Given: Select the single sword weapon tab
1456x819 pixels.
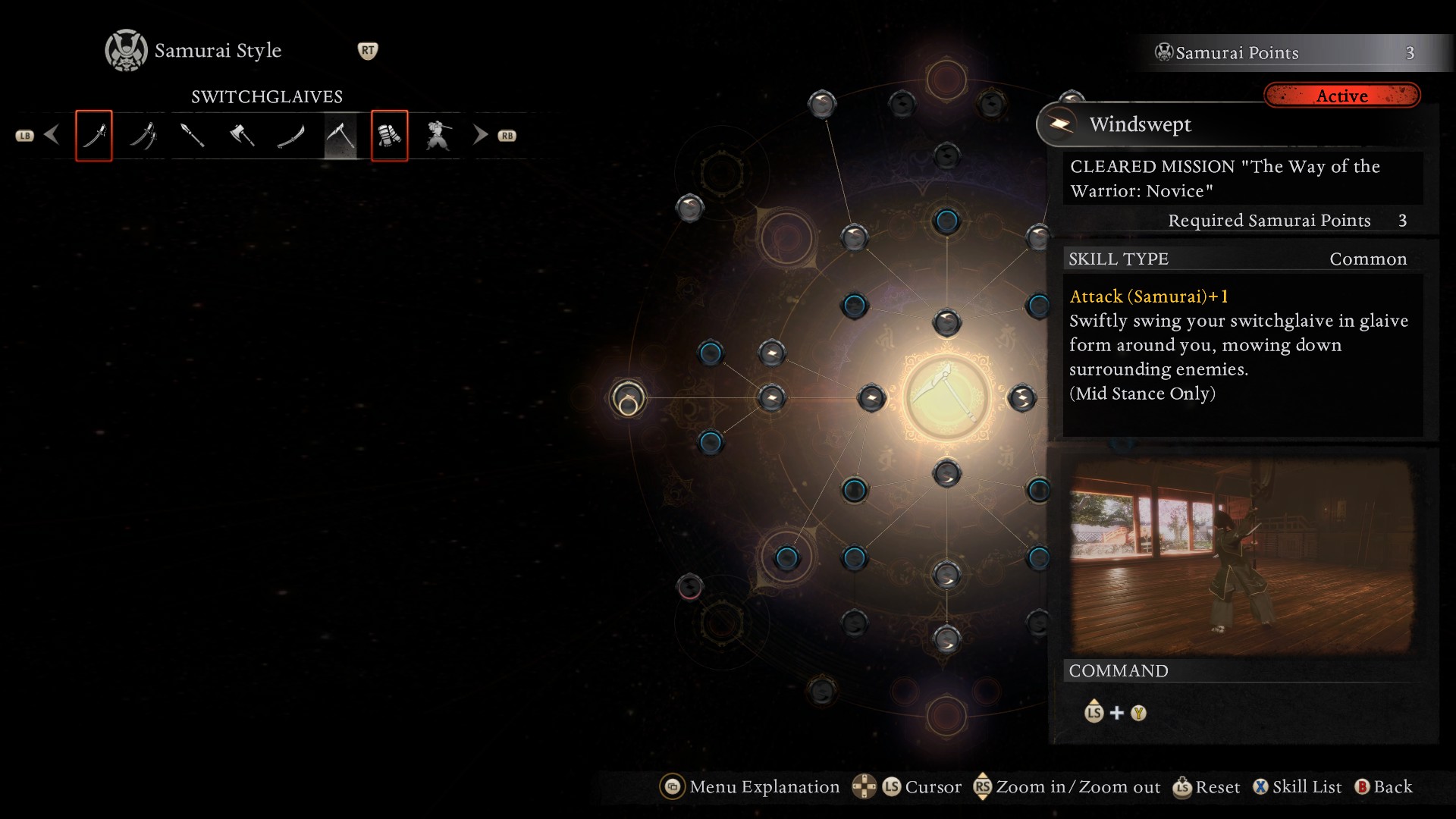Looking at the screenshot, I should 94,136.
